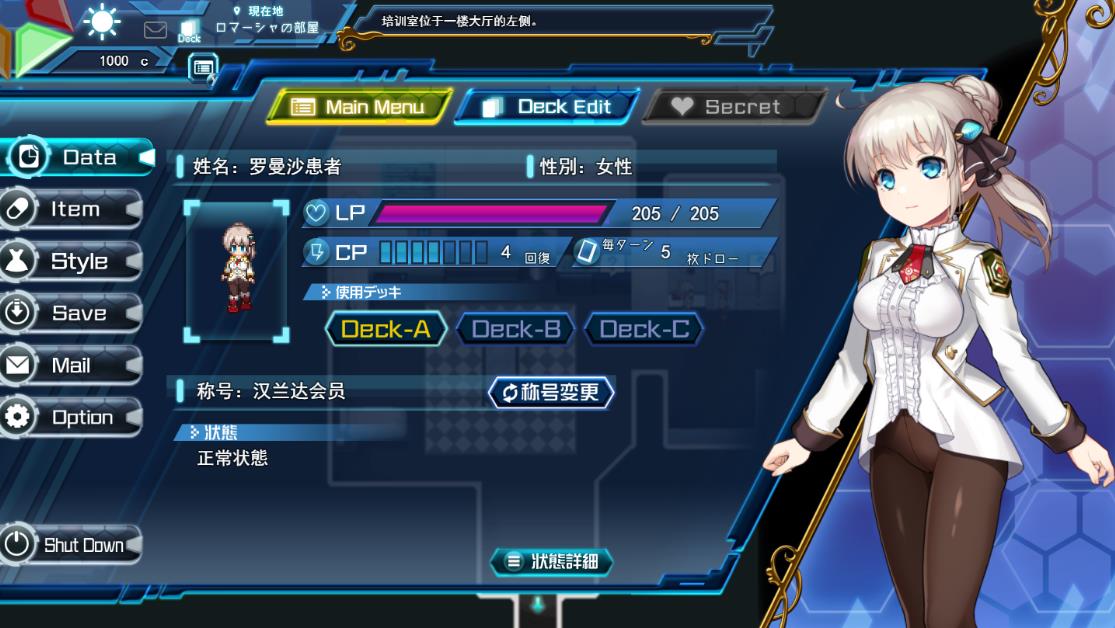Open the Main Menu tab
Viewport: 1115px width, 628px height.
point(359,107)
